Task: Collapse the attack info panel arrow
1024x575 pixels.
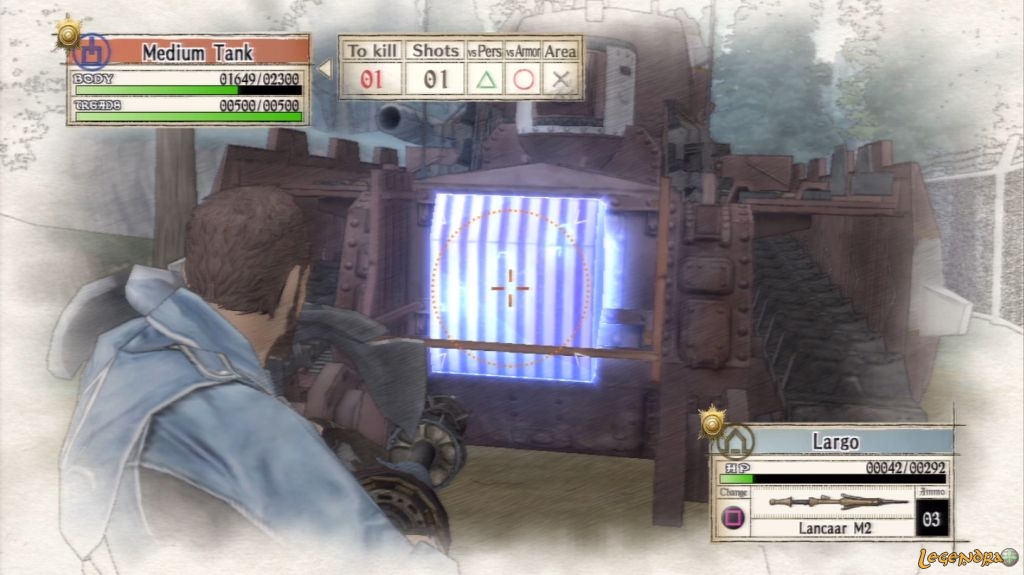Action: [x=324, y=69]
